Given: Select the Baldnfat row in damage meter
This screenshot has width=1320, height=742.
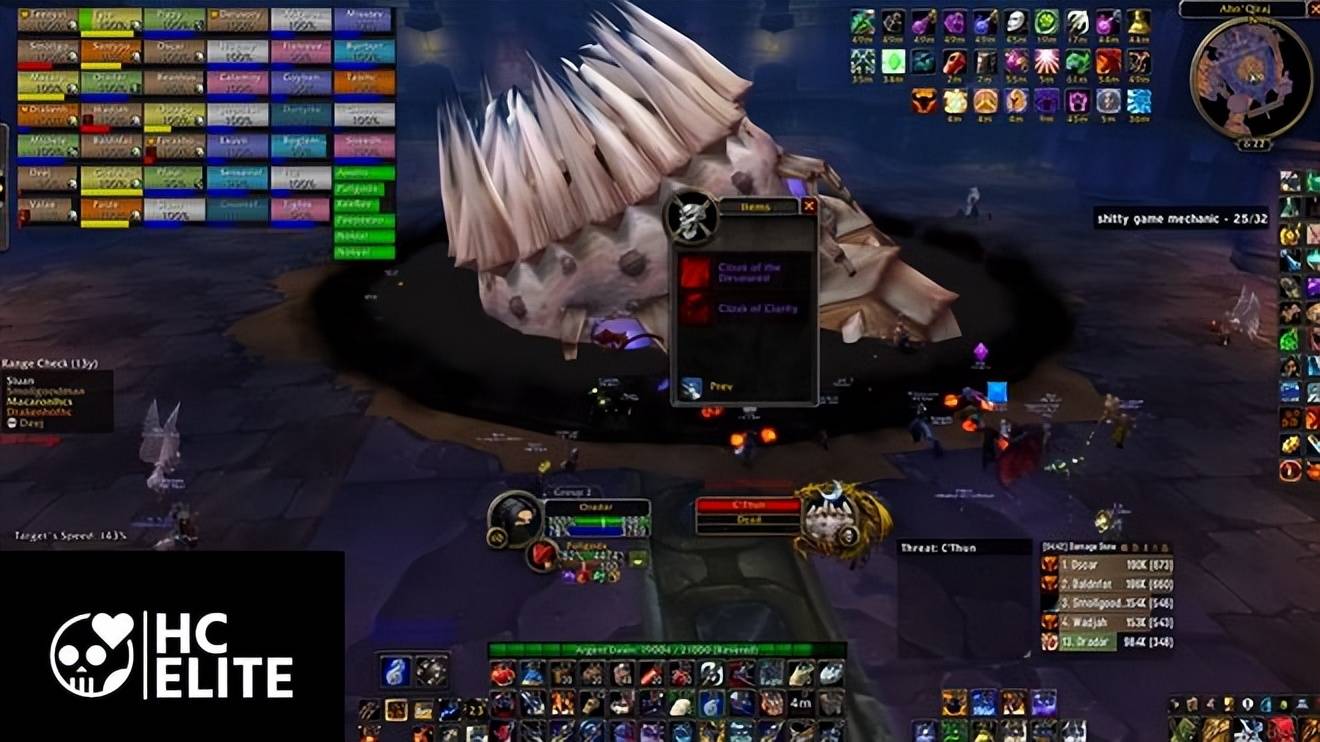Looking at the screenshot, I should [1107, 585].
